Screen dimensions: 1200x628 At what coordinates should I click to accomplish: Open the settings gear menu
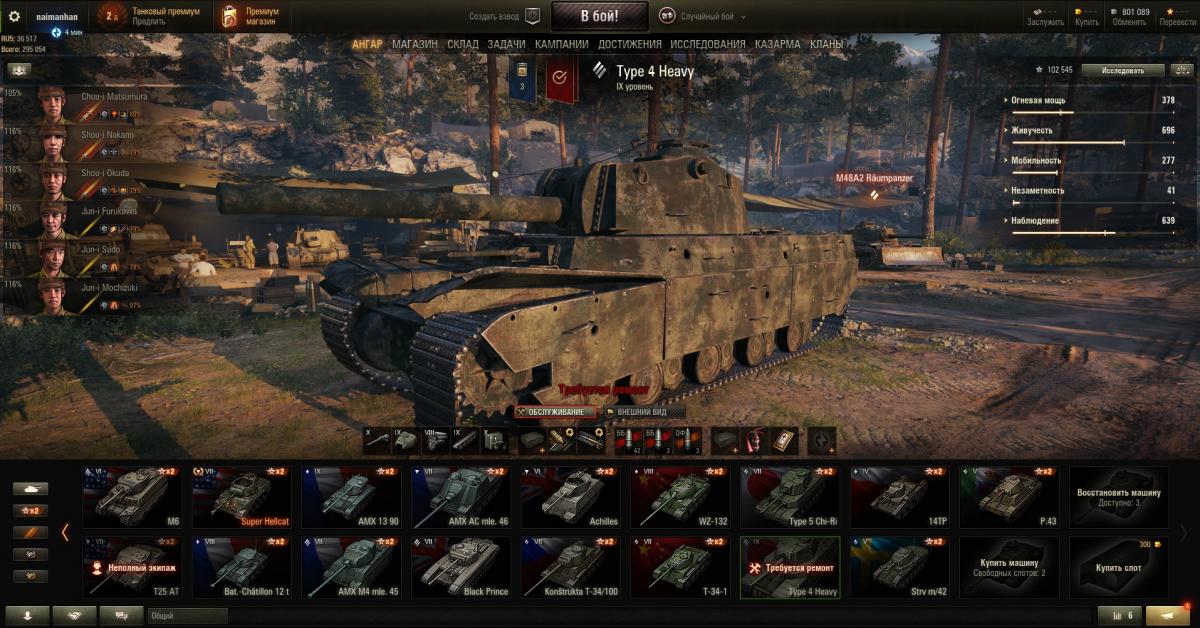coord(14,17)
